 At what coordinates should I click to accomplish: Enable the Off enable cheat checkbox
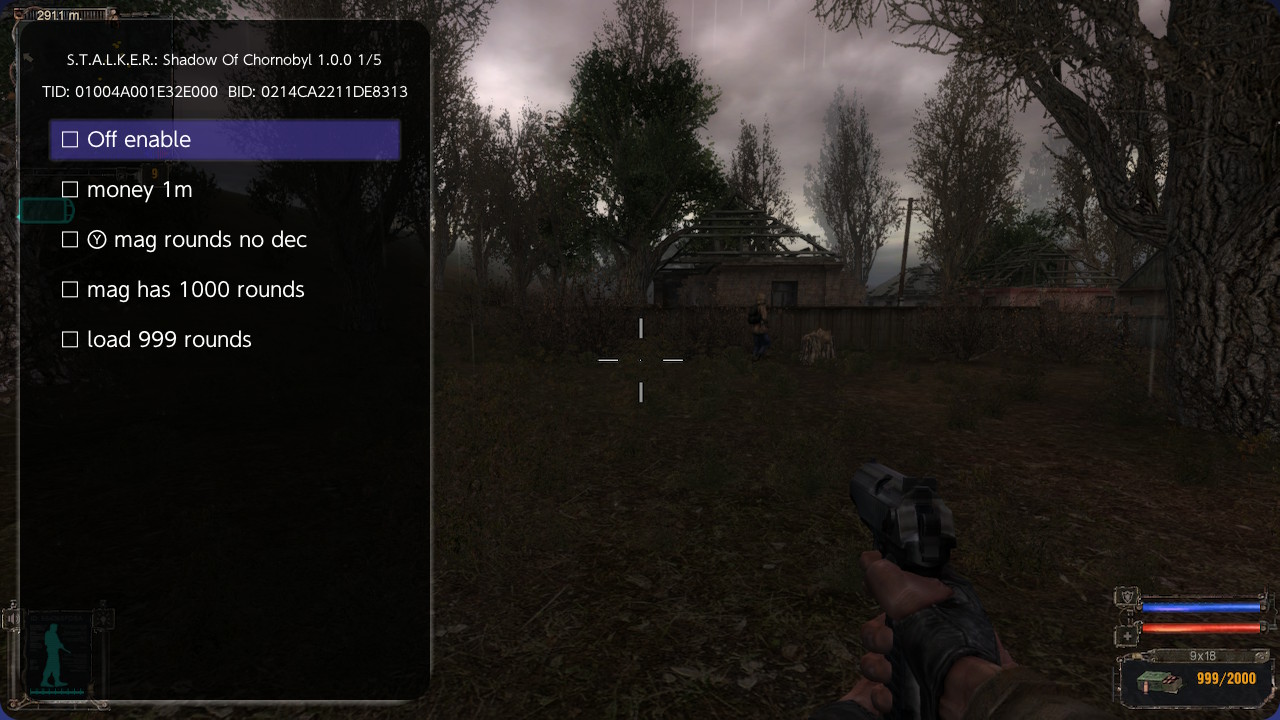(70, 139)
